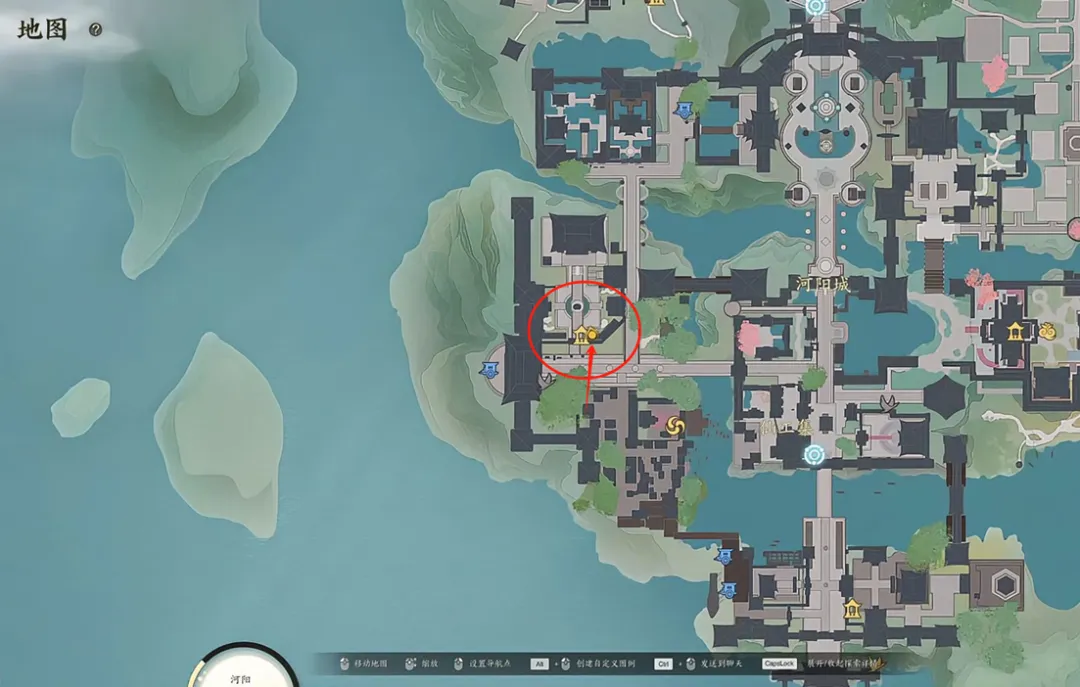Select the blue marker near the northern pools
The image size is (1080, 687).
684,110
